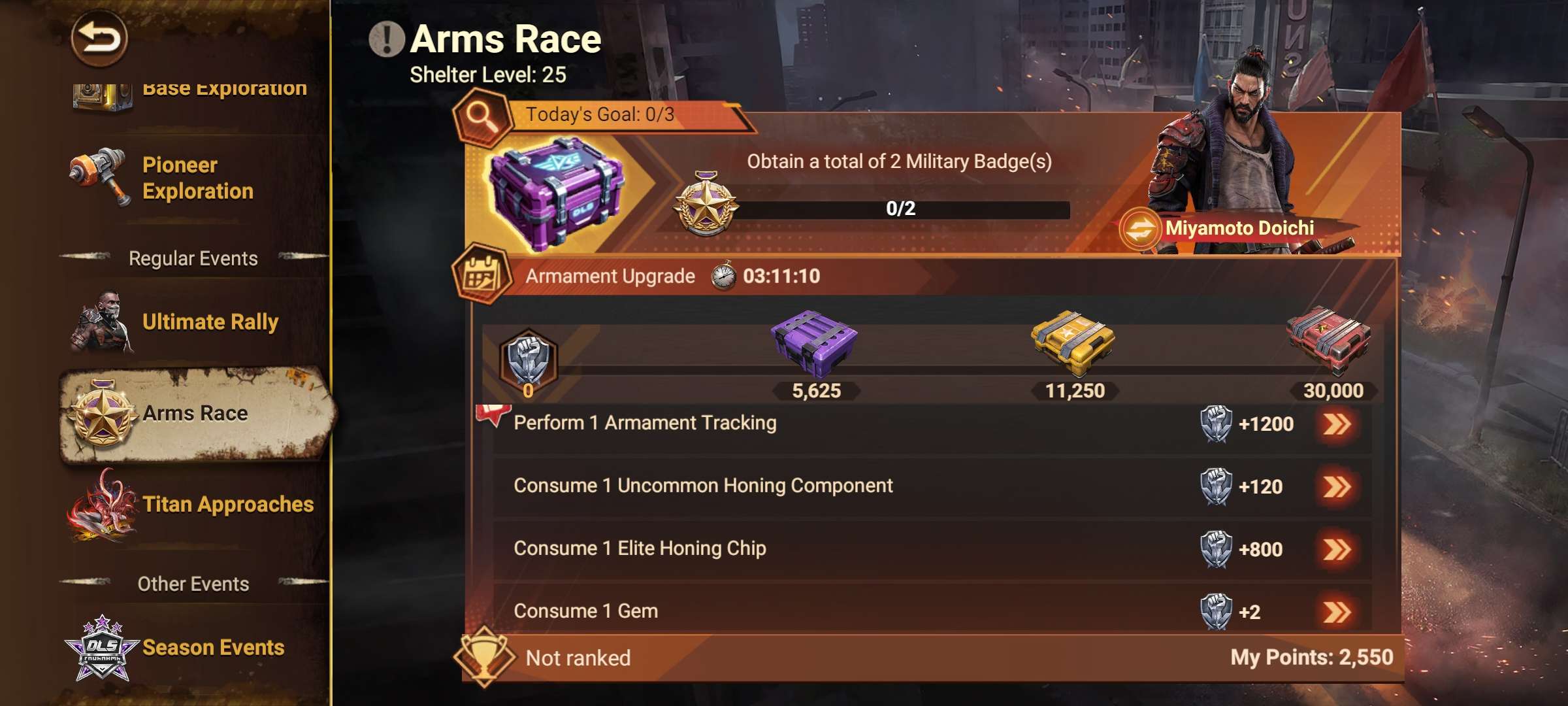Screen dimensions: 1568x706
Task: Go back using the return arrow button
Action: (x=99, y=38)
